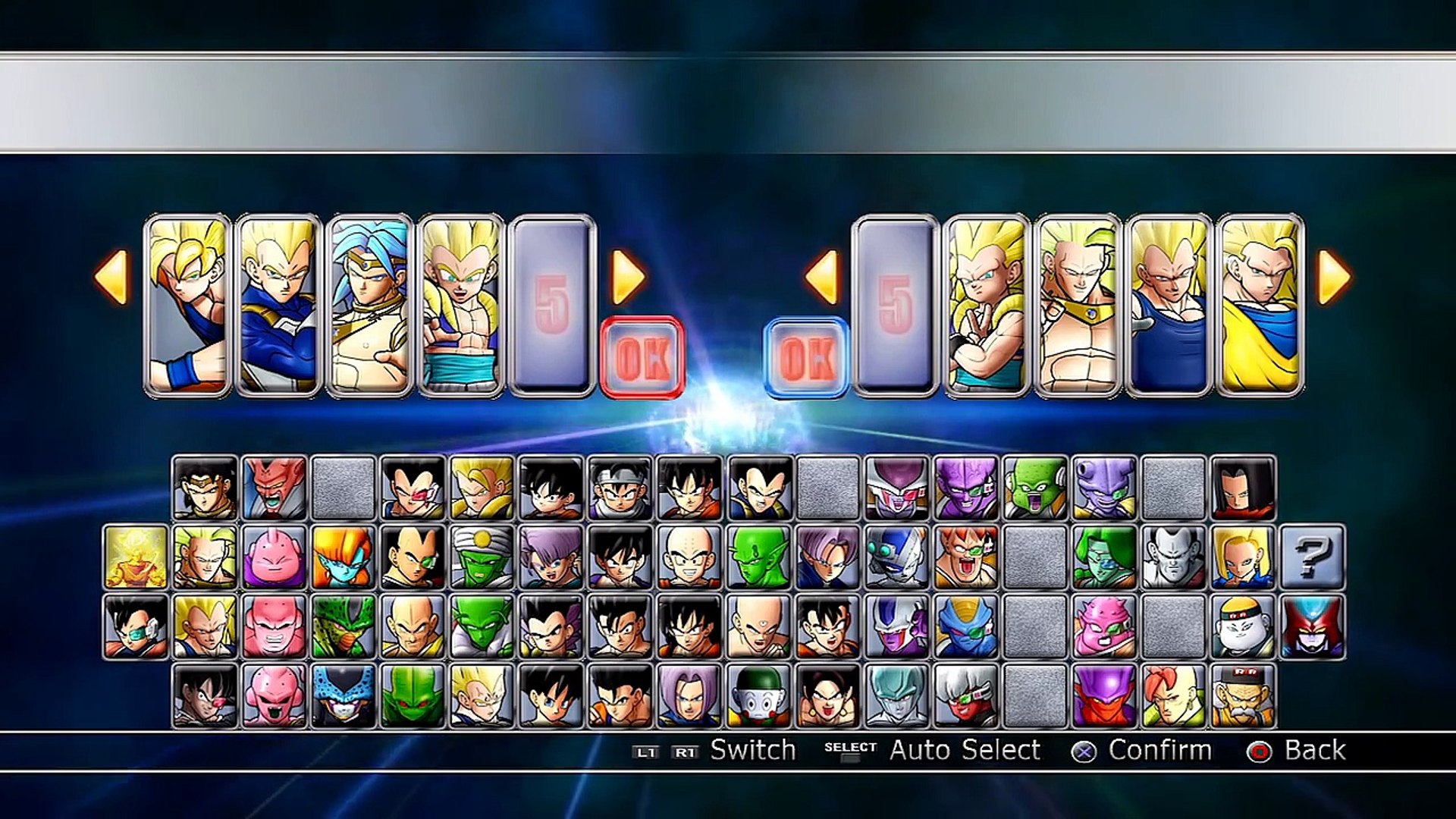This screenshot has width=1456, height=819.
Task: Pick Chiaotzu from the character grid
Action: click(x=758, y=696)
